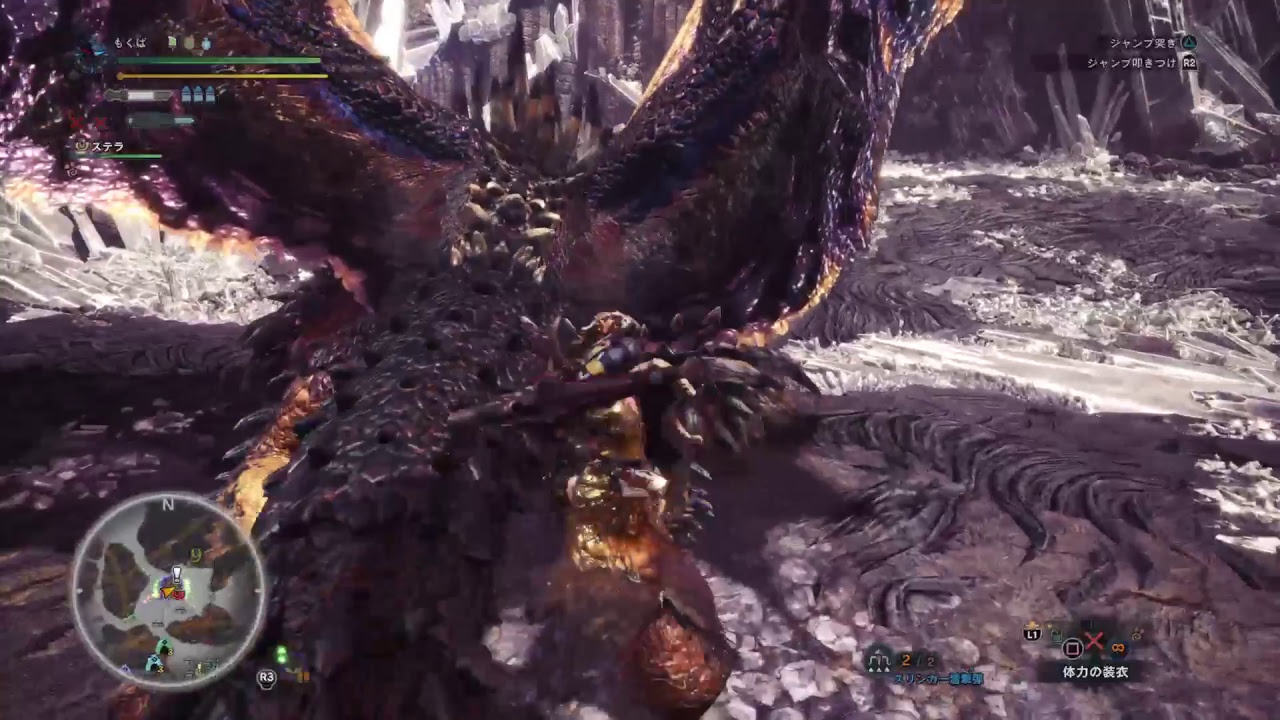Click the yellow player arrow on the minimap
Image resolution: width=1280 pixels, height=720 pixels.
click(167, 593)
